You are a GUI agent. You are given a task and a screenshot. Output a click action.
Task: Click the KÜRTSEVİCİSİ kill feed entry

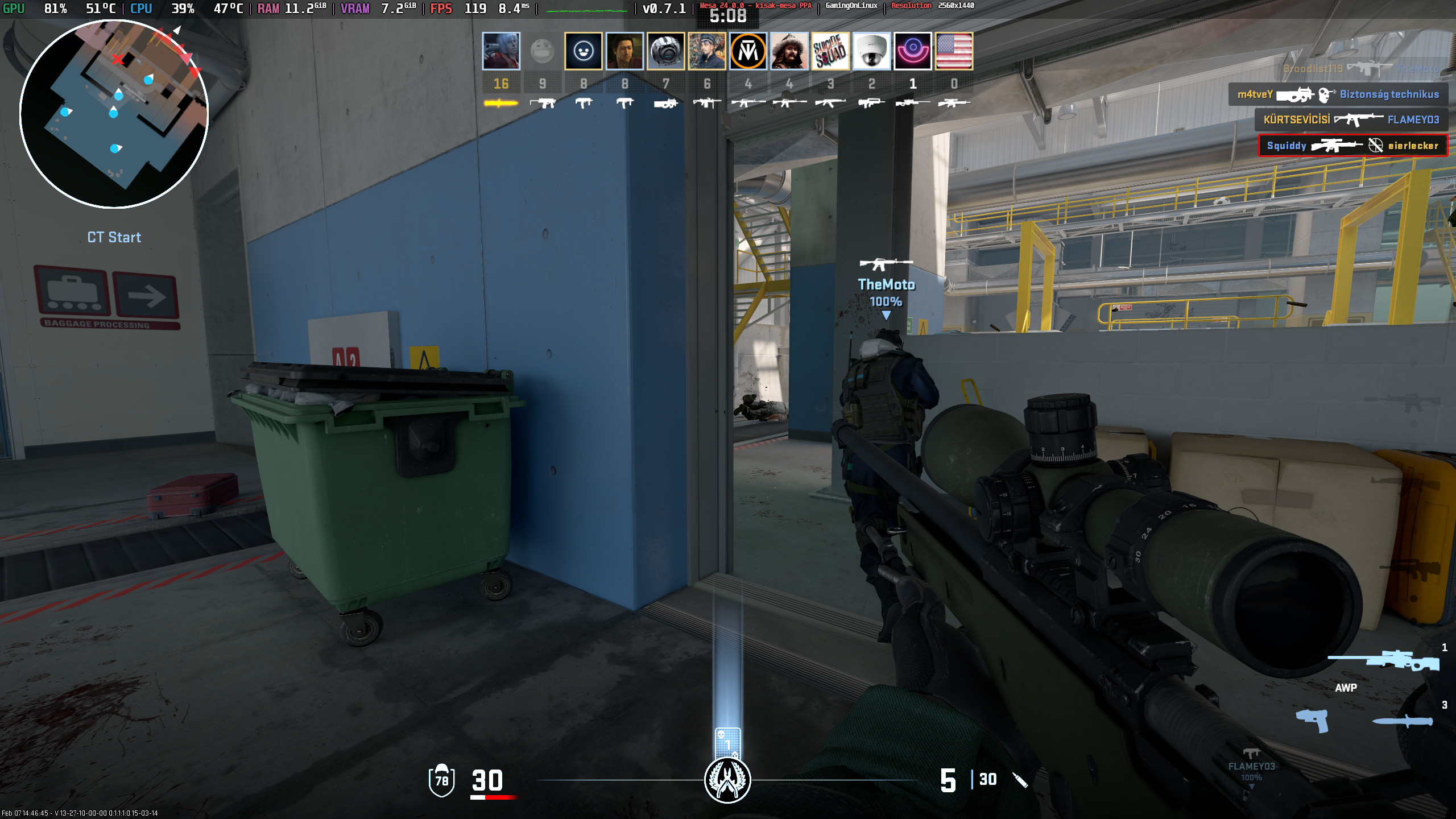1351,119
